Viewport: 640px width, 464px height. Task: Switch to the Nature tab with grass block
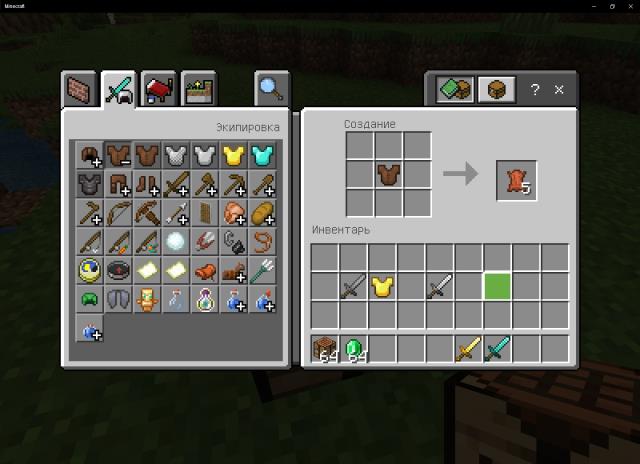(194, 89)
